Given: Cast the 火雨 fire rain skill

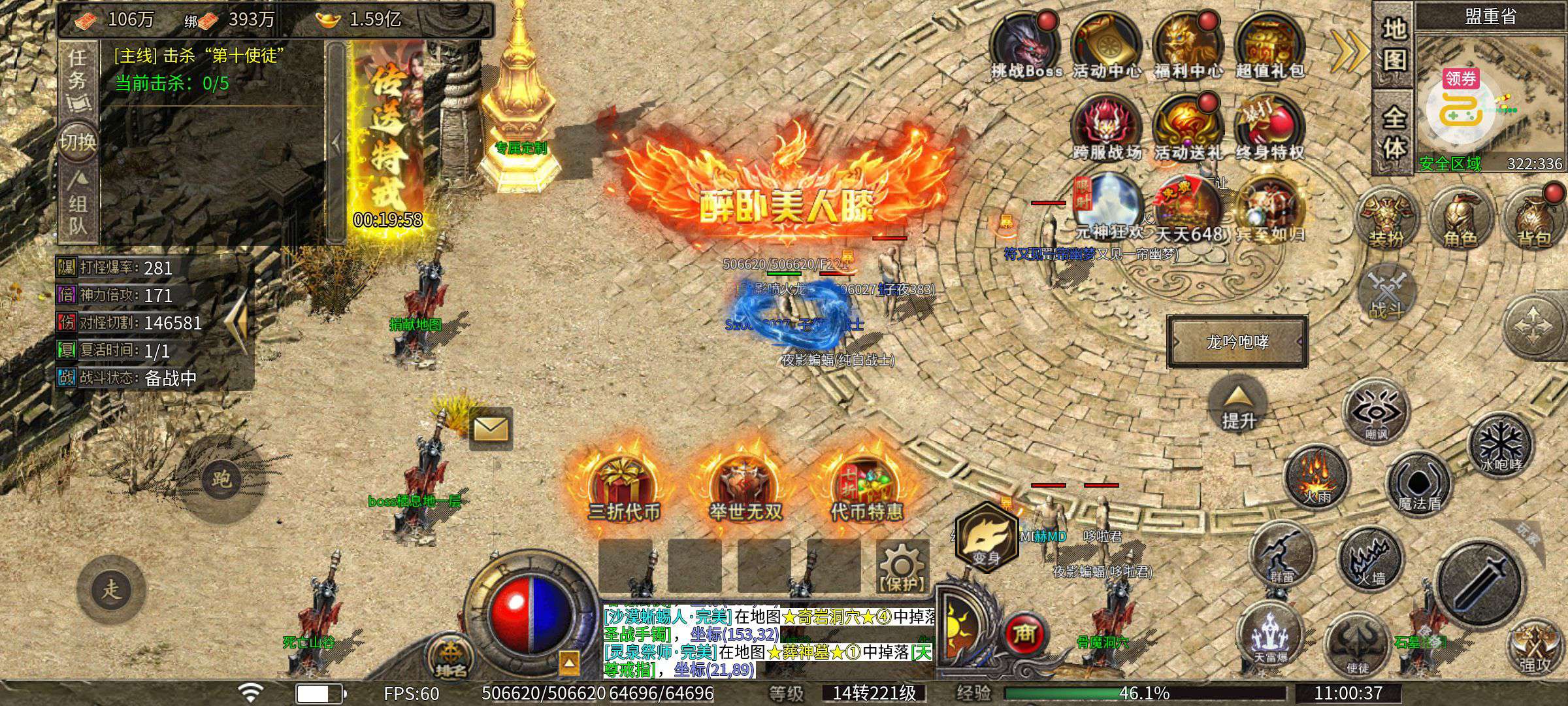Looking at the screenshot, I should pos(1316,477).
